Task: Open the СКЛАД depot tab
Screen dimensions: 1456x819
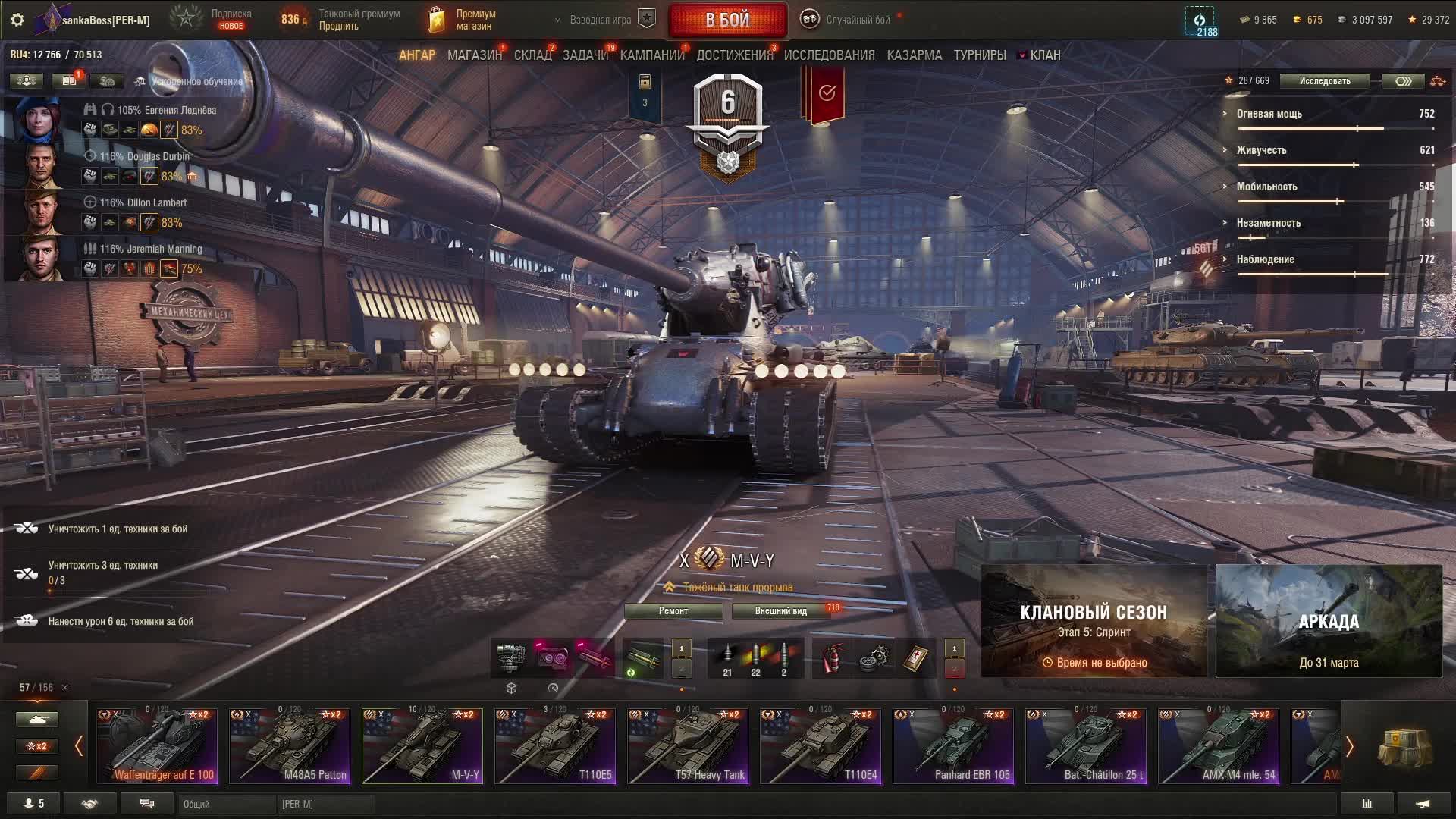Action: click(532, 55)
